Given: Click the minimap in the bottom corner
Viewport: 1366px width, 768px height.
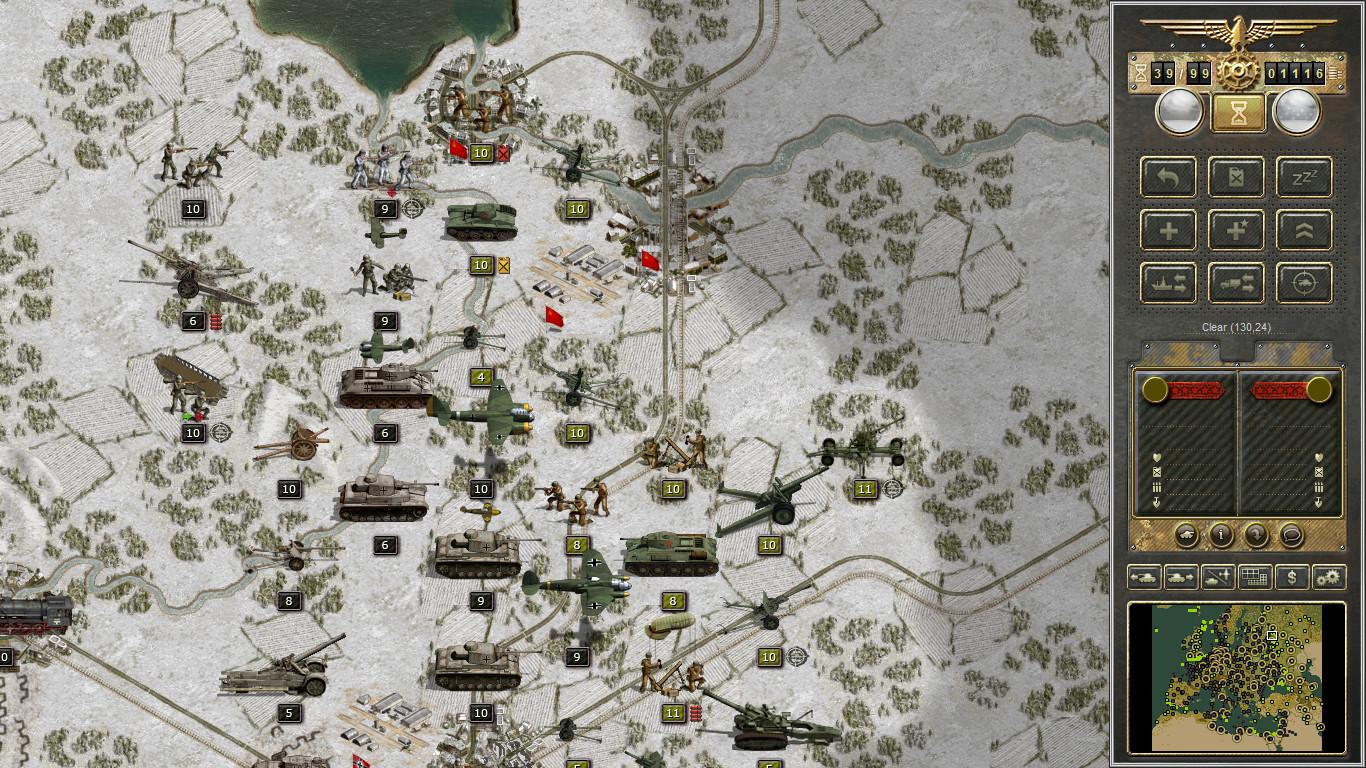Looking at the screenshot, I should pos(1240,678).
